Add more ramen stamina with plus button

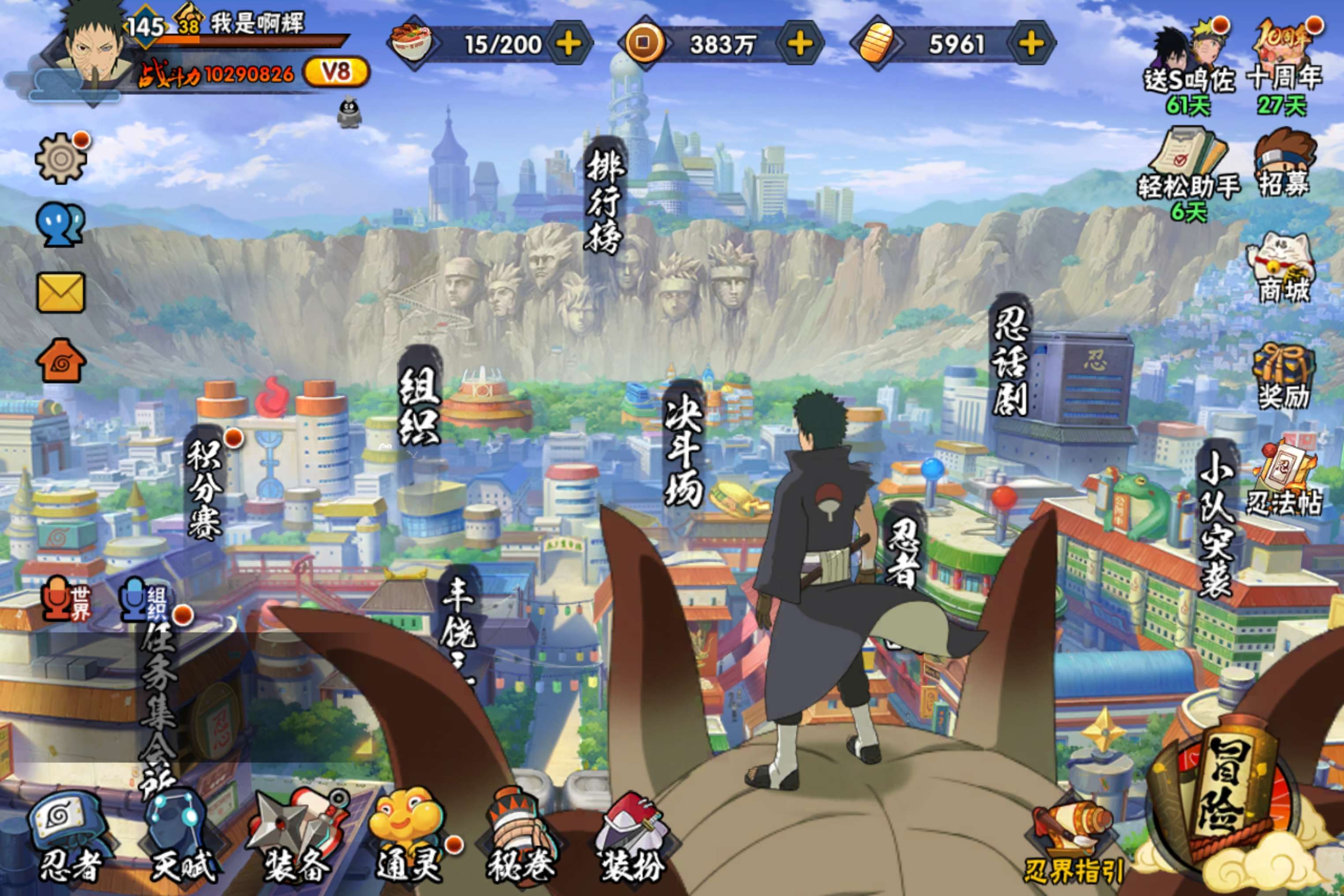(x=568, y=44)
